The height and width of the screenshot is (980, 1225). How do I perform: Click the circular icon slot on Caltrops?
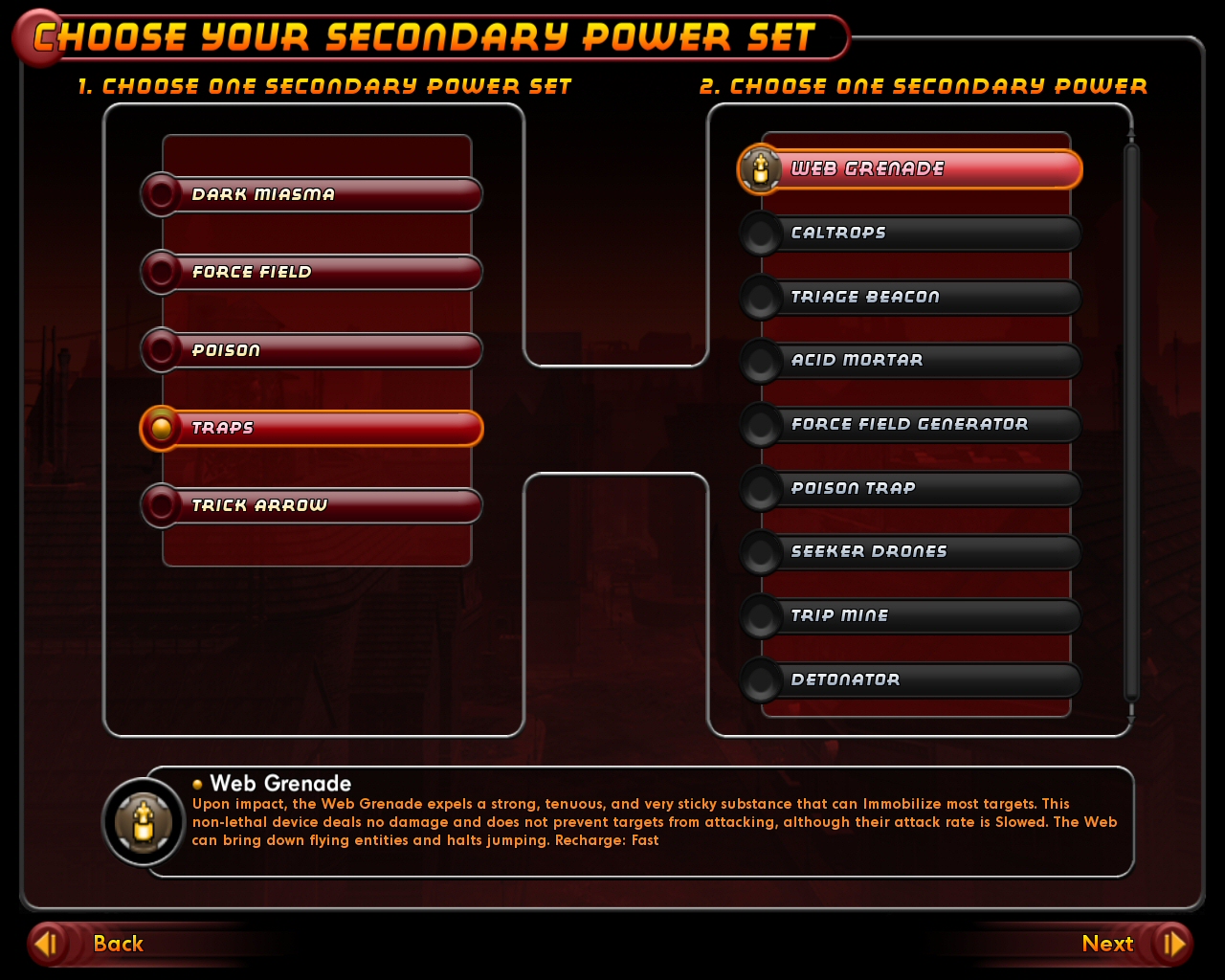[761, 233]
